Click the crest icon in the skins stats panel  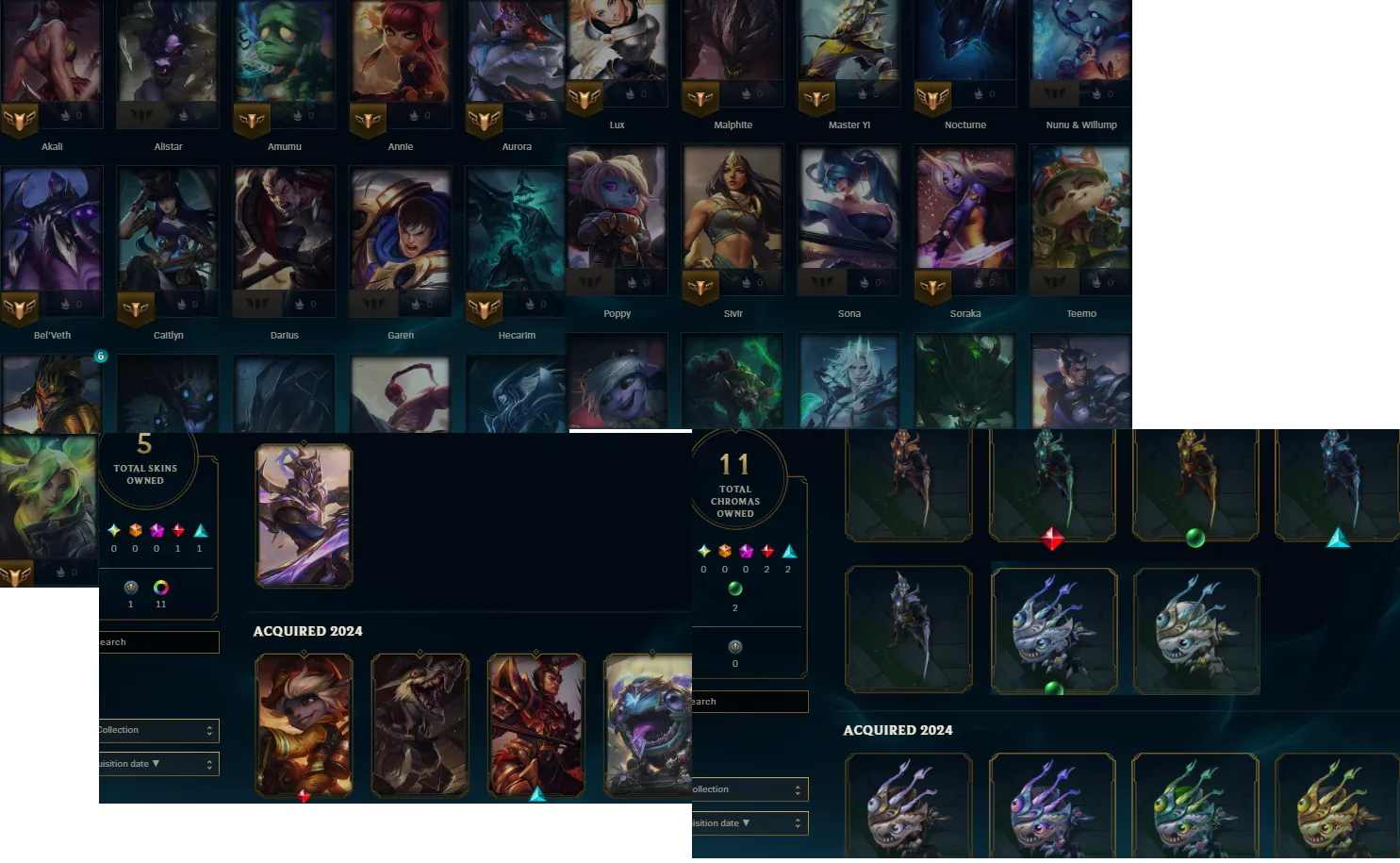(131, 588)
